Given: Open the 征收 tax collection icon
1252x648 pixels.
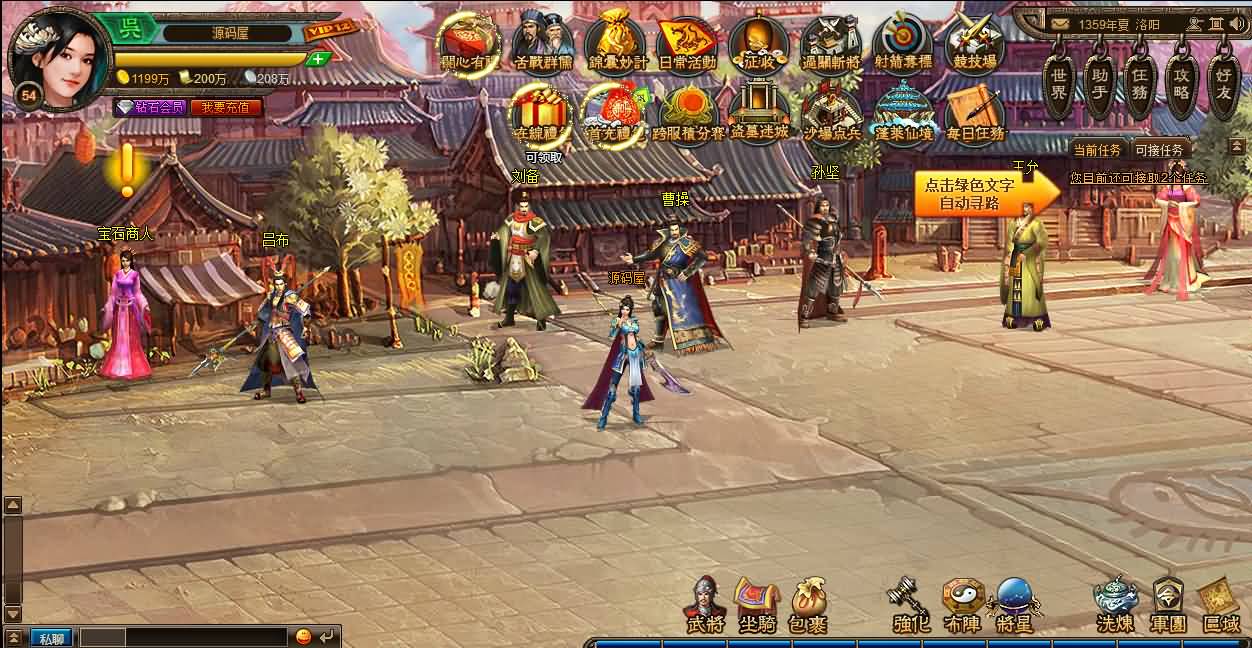Looking at the screenshot, I should click(x=758, y=44).
